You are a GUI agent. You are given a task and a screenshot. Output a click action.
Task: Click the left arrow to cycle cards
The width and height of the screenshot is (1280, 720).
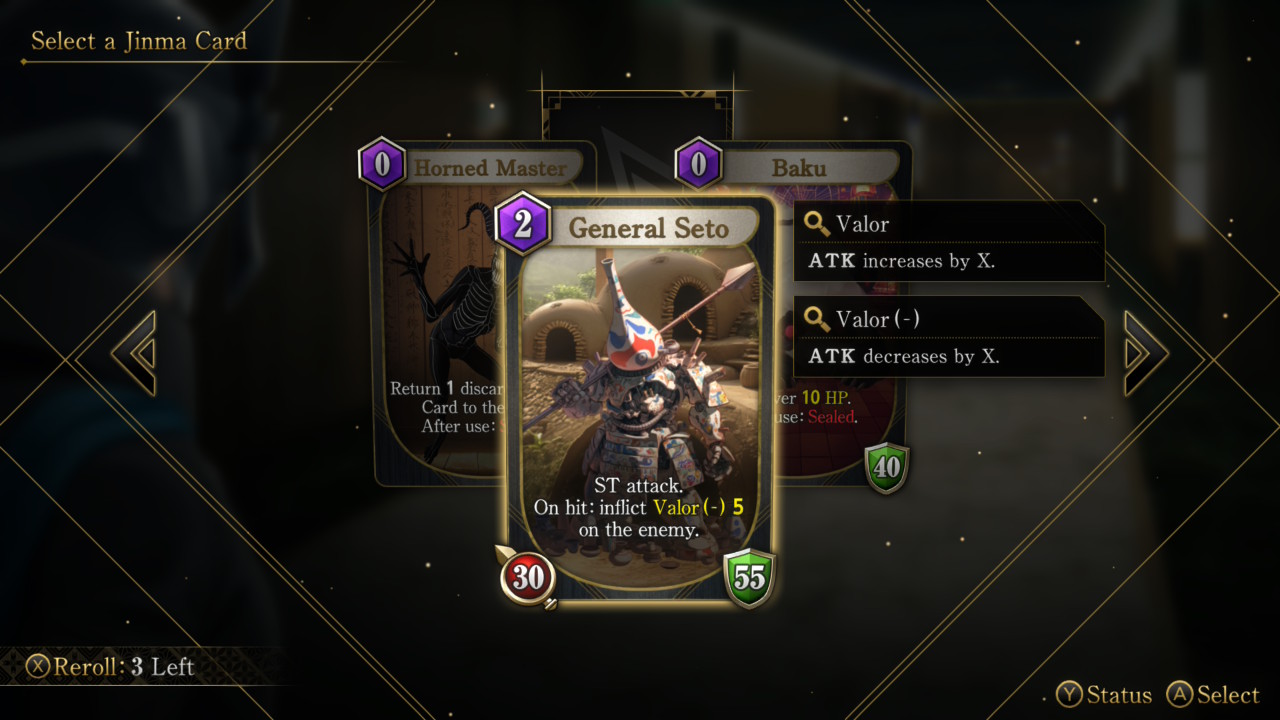click(134, 353)
